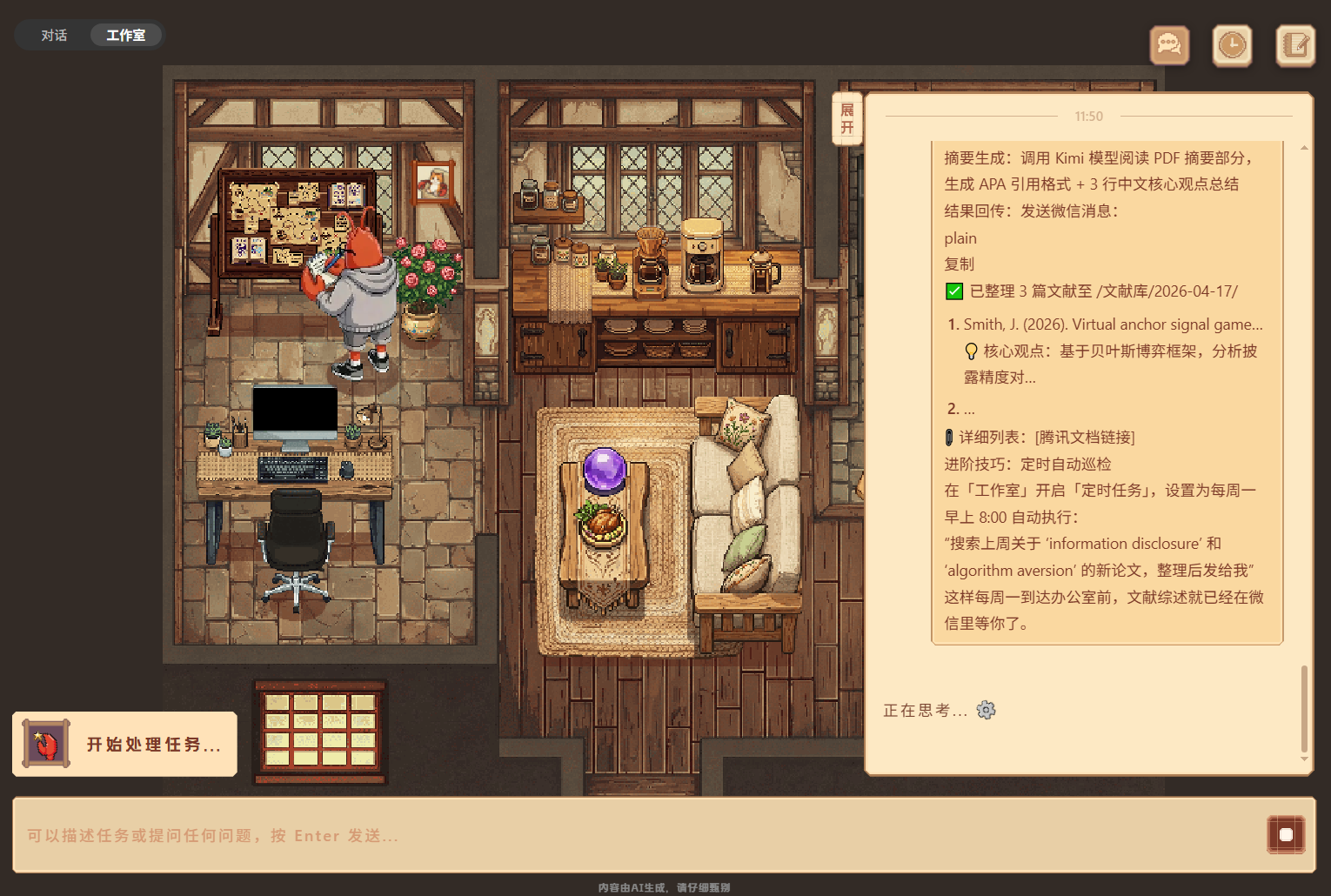Open the clock scheduled tasks icon
1331x896 pixels.
click(1232, 45)
